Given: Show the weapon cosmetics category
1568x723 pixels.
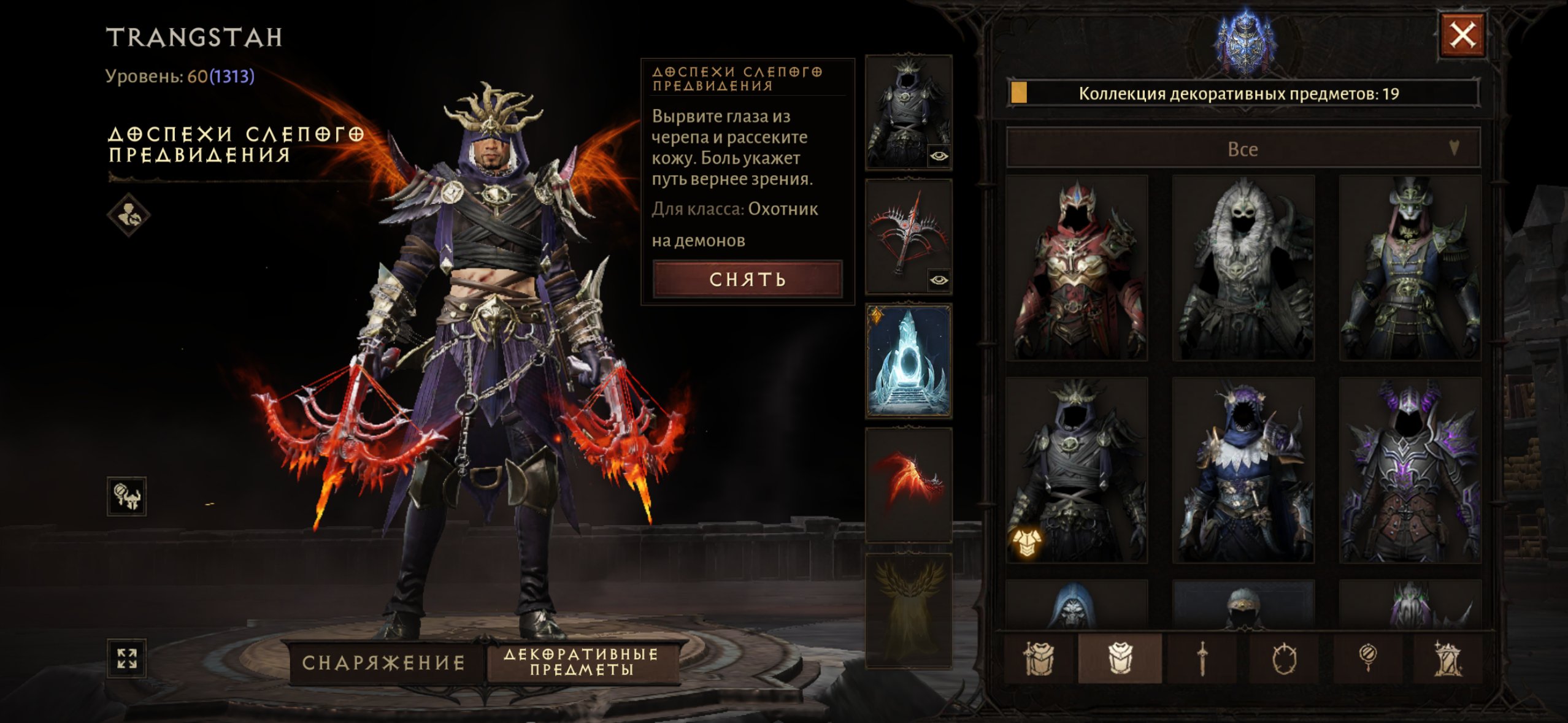Looking at the screenshot, I should 1202,659.
